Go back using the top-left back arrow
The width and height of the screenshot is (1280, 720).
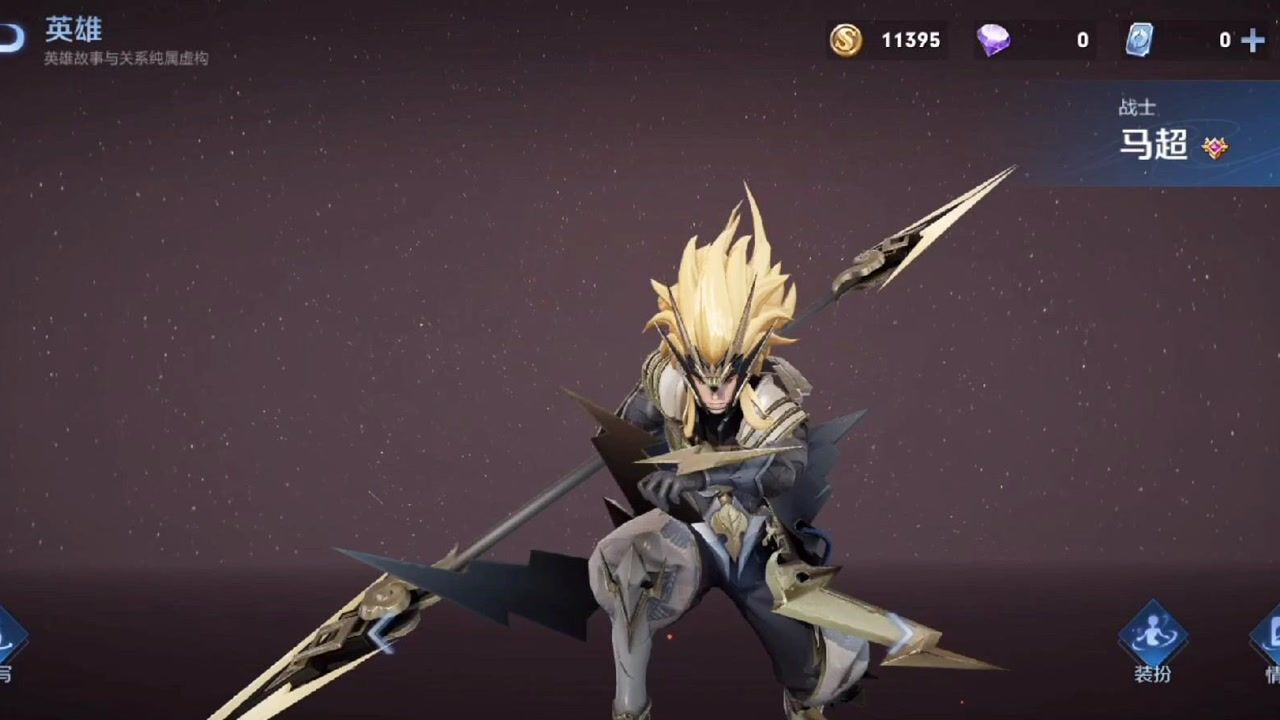(10, 38)
